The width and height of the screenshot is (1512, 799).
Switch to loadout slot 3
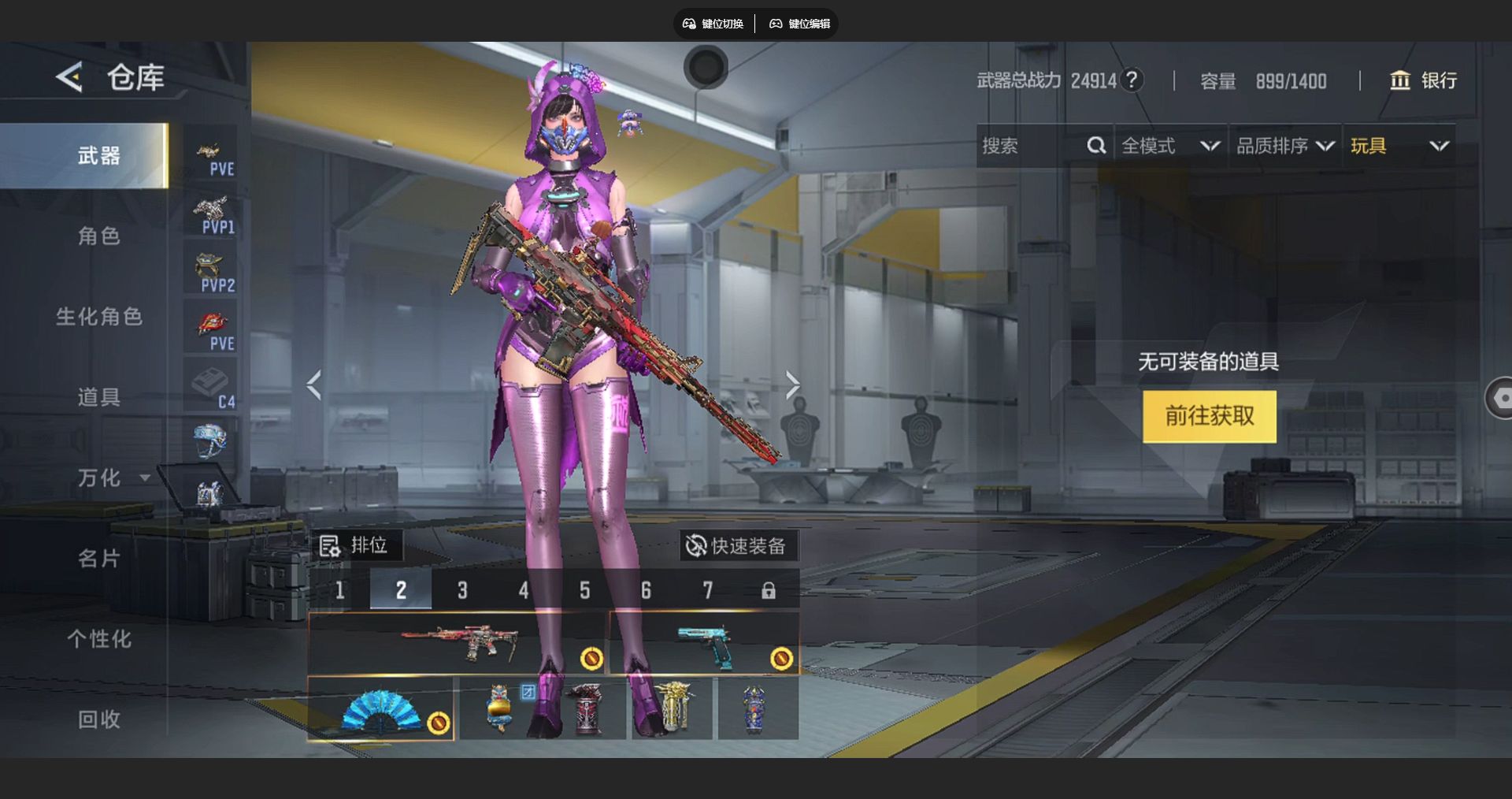click(462, 590)
